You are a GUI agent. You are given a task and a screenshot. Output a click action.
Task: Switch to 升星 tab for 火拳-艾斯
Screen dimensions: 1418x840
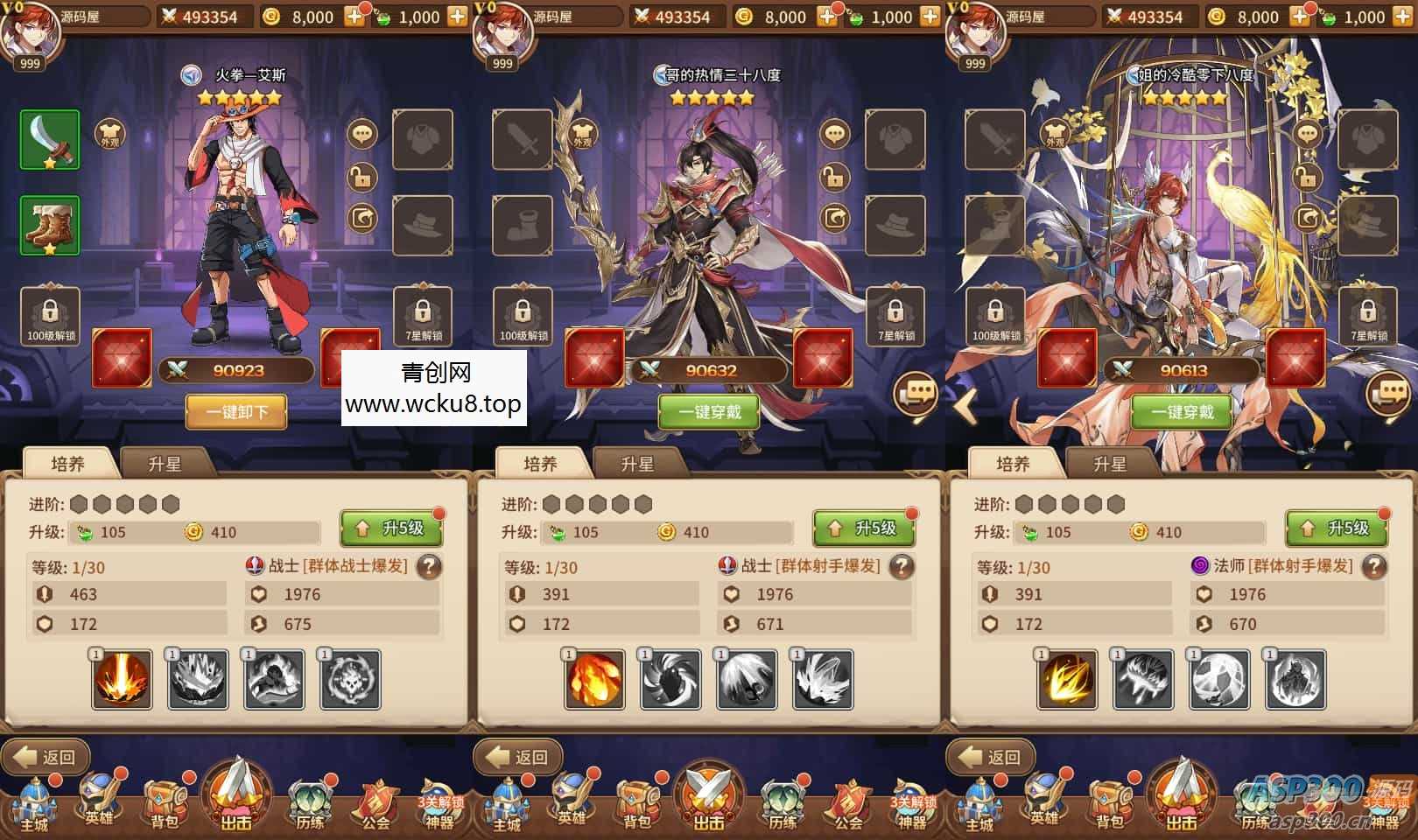point(165,464)
